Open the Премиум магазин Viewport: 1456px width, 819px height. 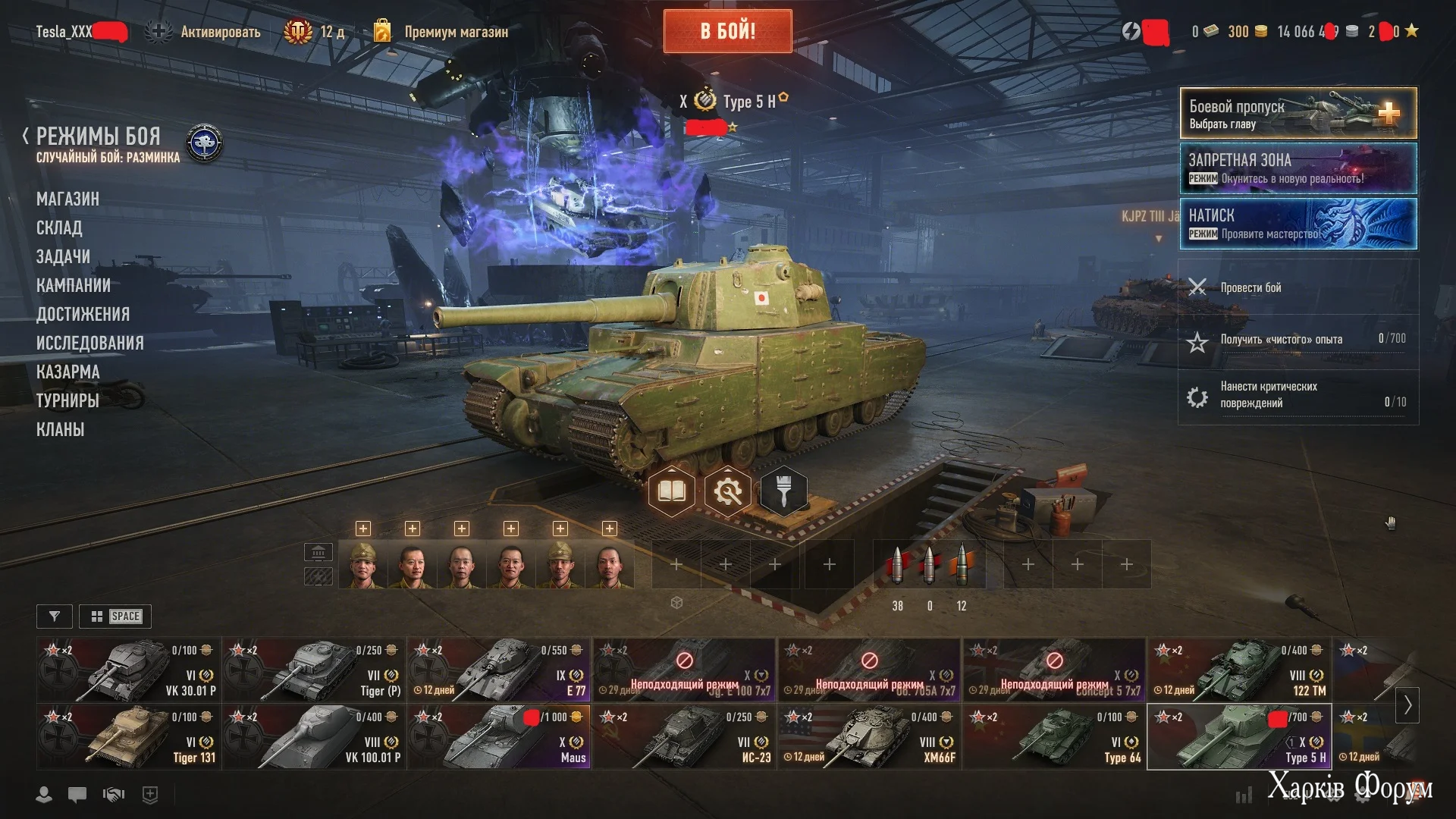(455, 32)
